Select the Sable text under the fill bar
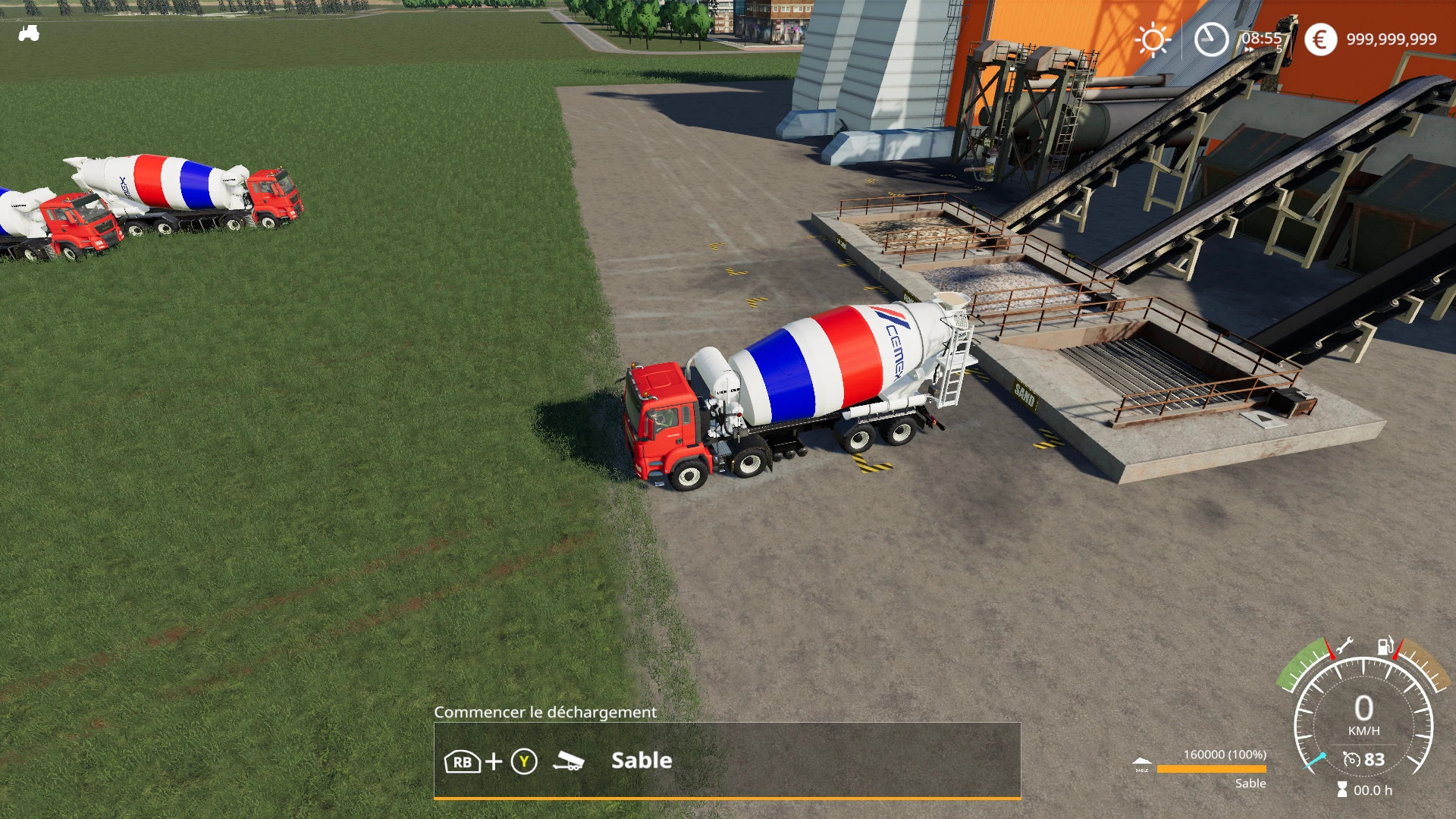Viewport: 1456px width, 819px height. (1250, 783)
